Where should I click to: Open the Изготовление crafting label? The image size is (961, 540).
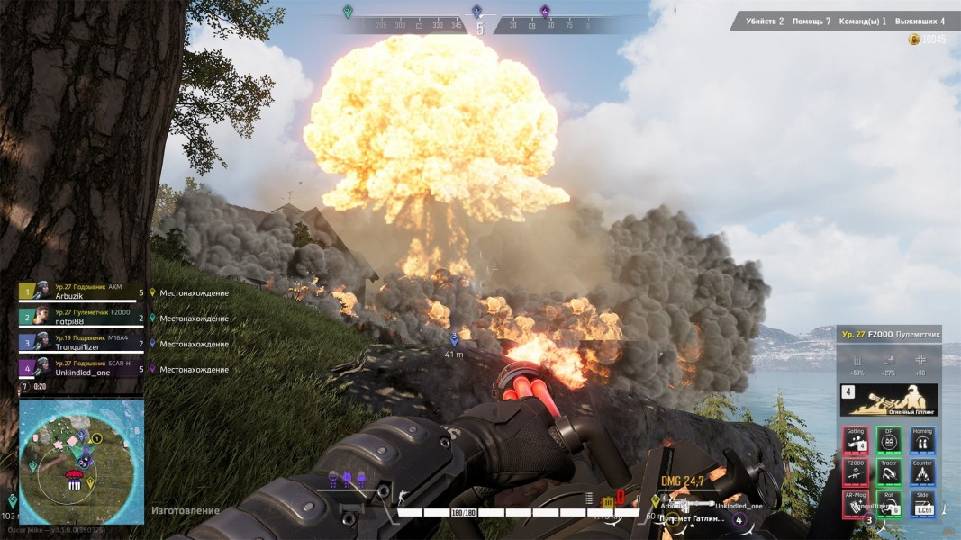click(185, 511)
